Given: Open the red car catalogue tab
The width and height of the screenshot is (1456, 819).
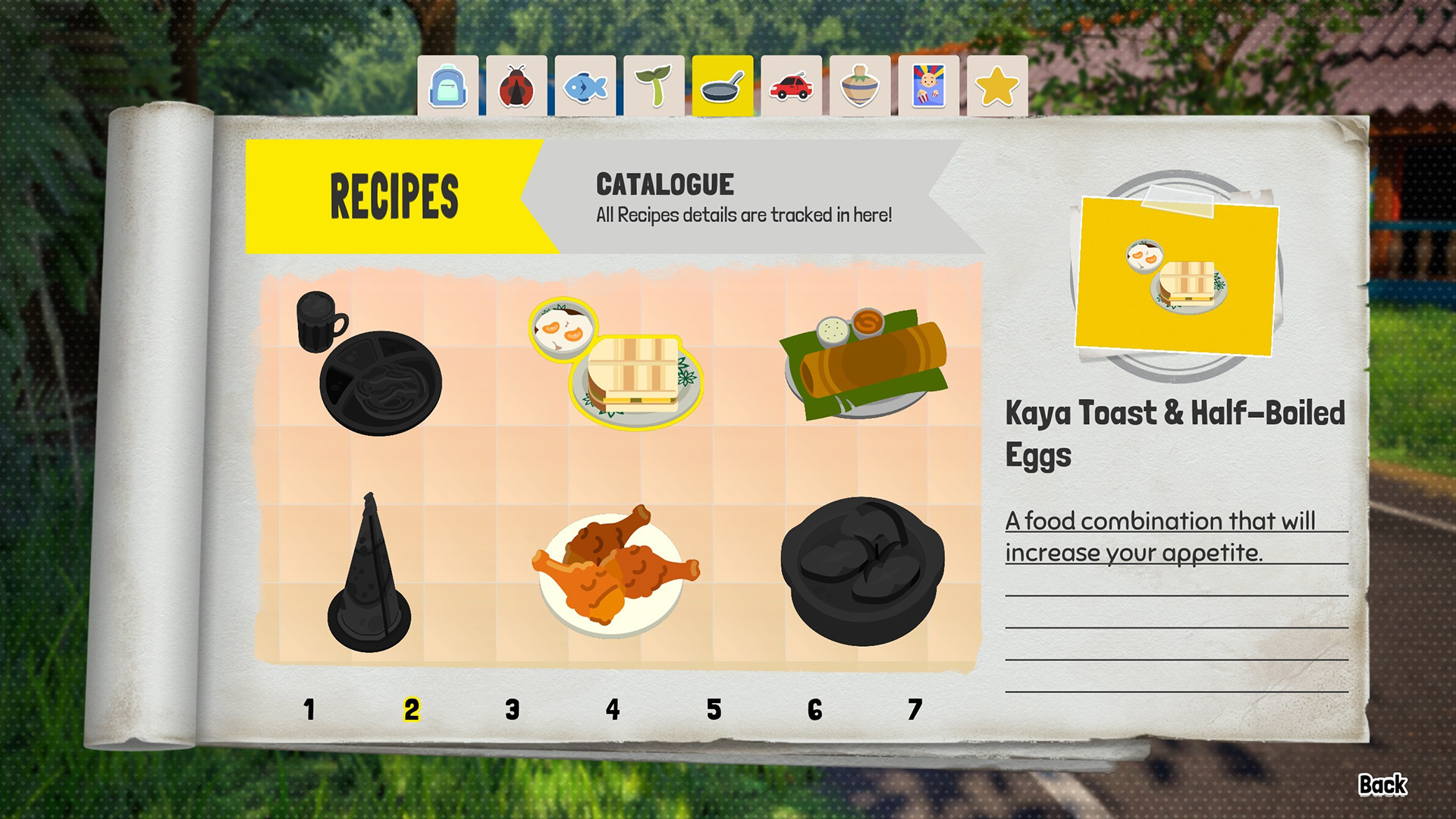Looking at the screenshot, I should coord(790,85).
